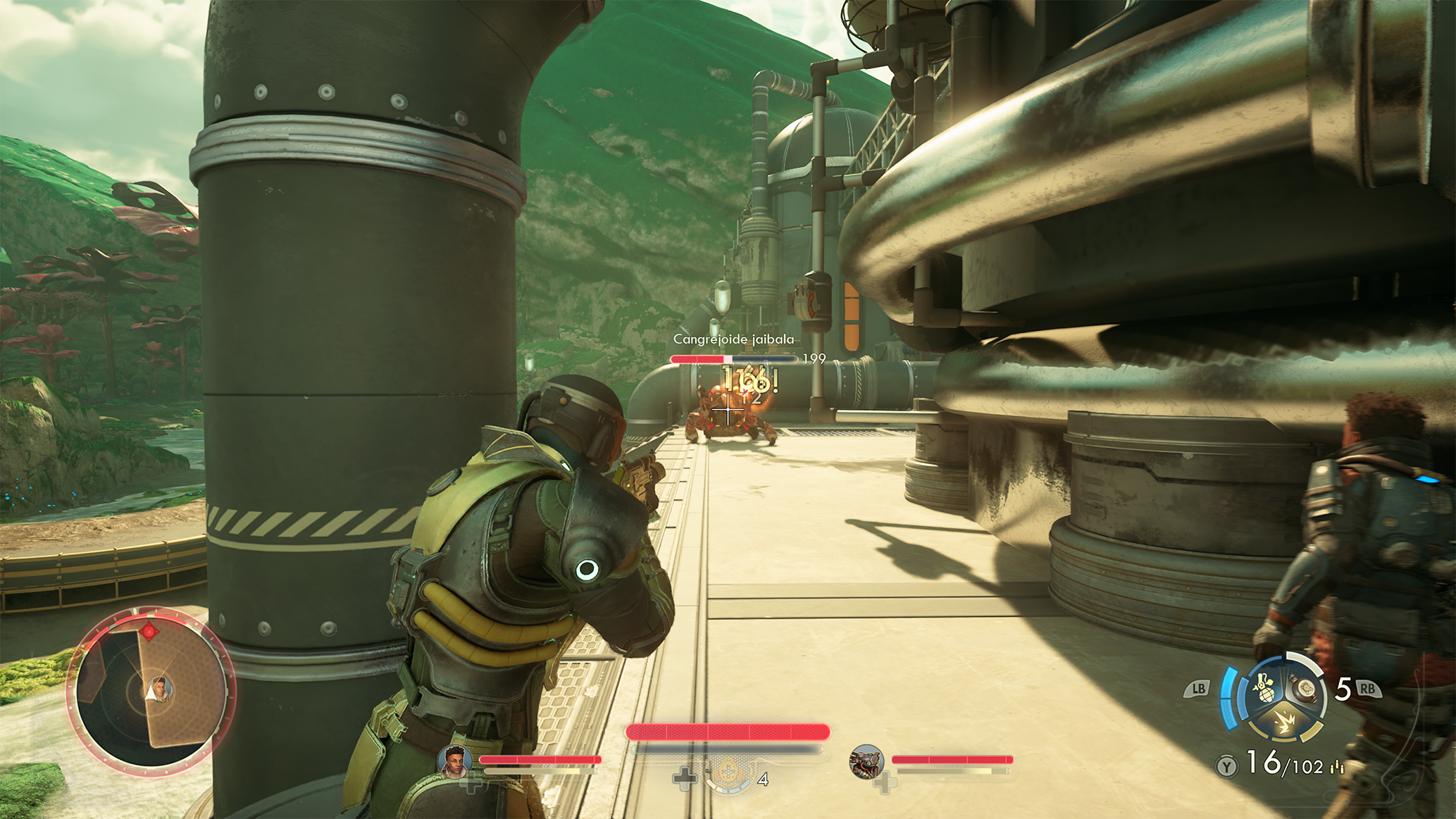The width and height of the screenshot is (1456, 819).
Task: Click the circular minimap radar
Action: (x=150, y=691)
